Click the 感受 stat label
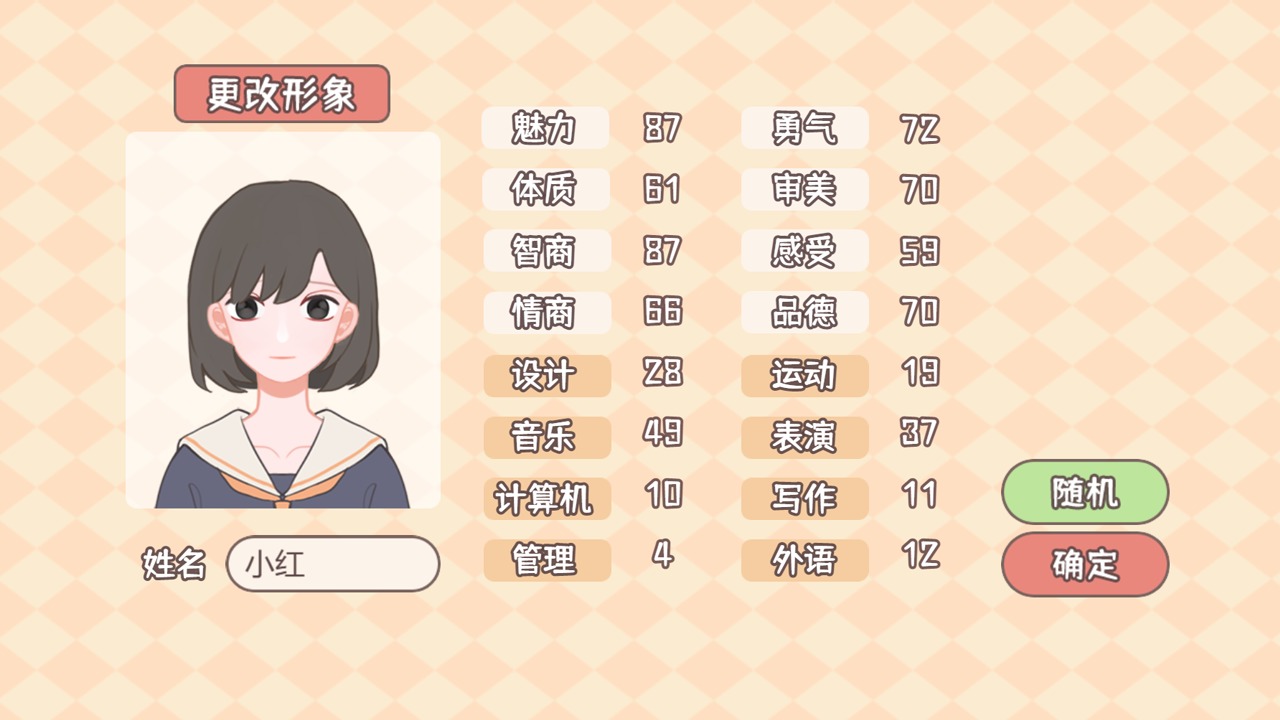The width and height of the screenshot is (1280, 720). [x=804, y=251]
